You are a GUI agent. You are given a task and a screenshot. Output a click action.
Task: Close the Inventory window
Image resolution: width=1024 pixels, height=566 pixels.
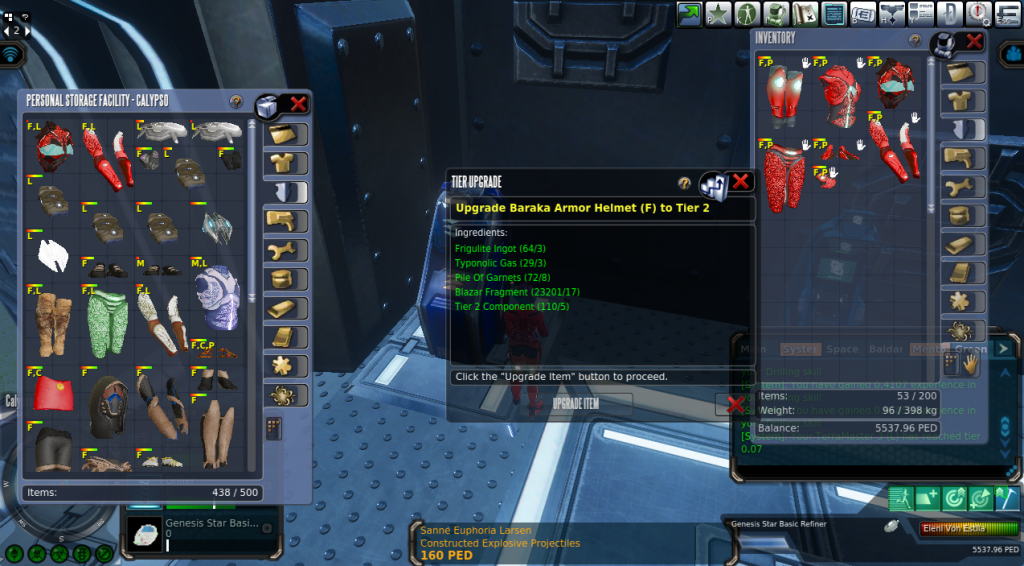pos(973,41)
